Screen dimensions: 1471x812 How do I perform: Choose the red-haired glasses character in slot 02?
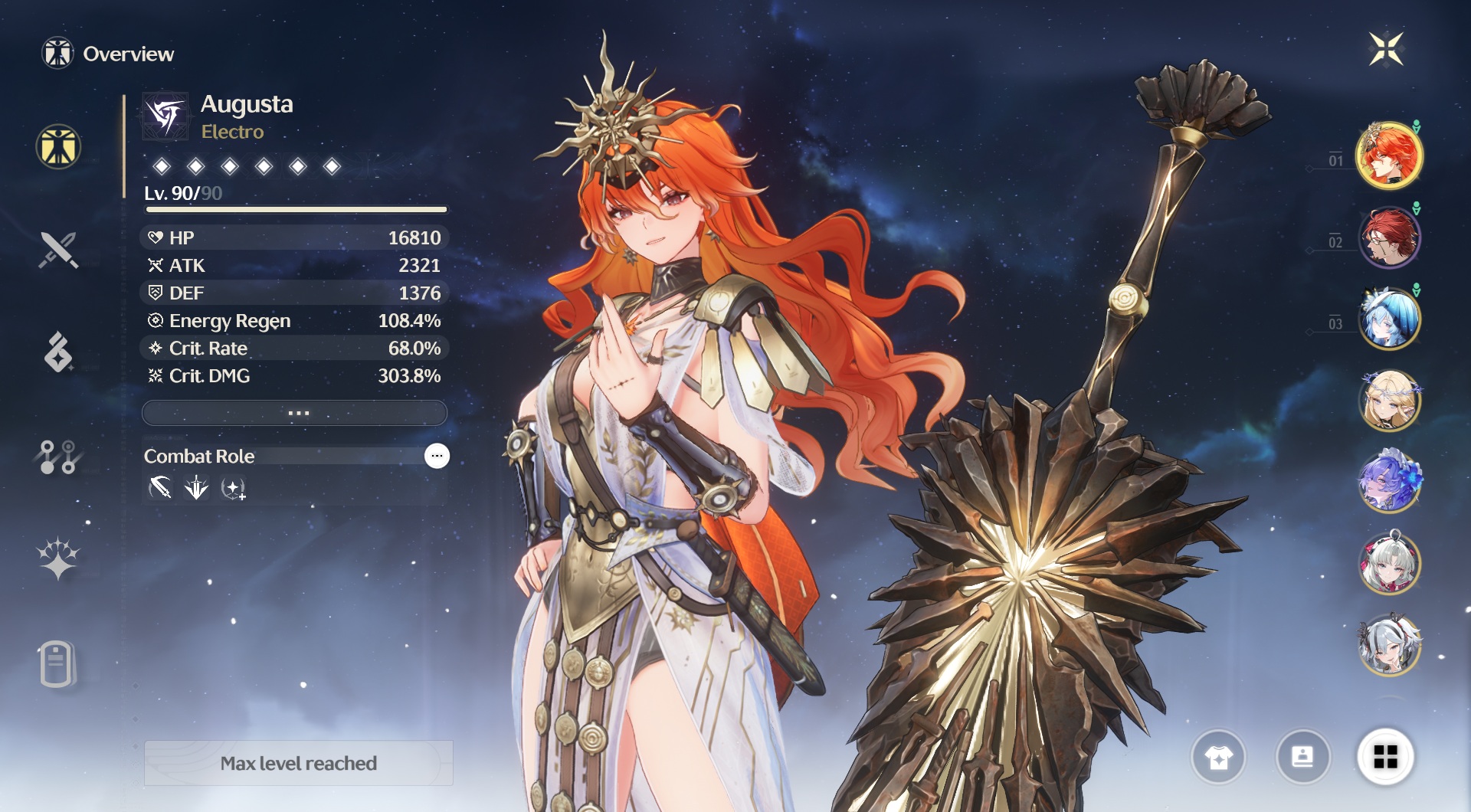click(x=1389, y=237)
